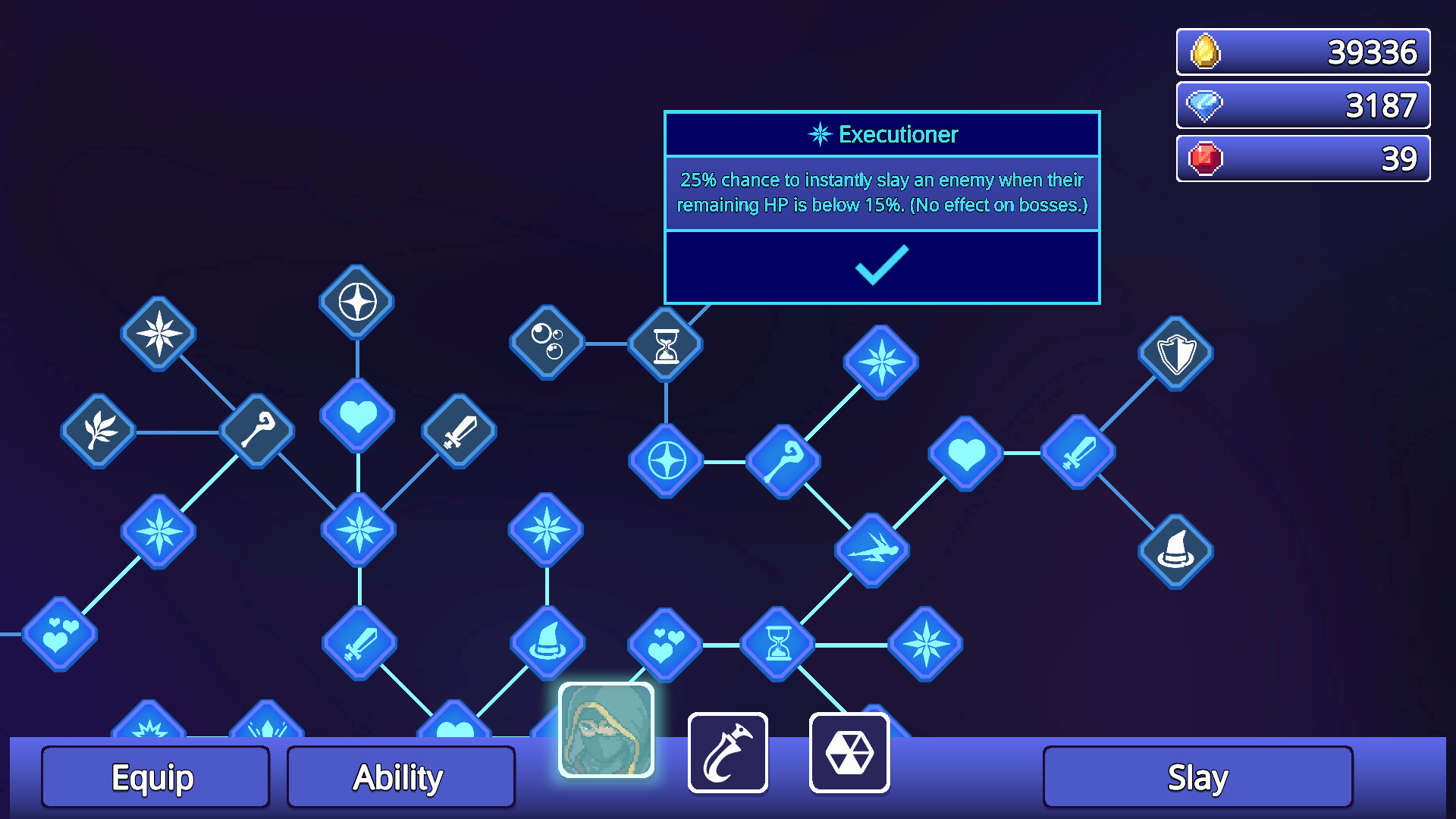Image resolution: width=1456 pixels, height=819 pixels.
Task: Select the wizard hat node on far right
Action: [x=1175, y=552]
